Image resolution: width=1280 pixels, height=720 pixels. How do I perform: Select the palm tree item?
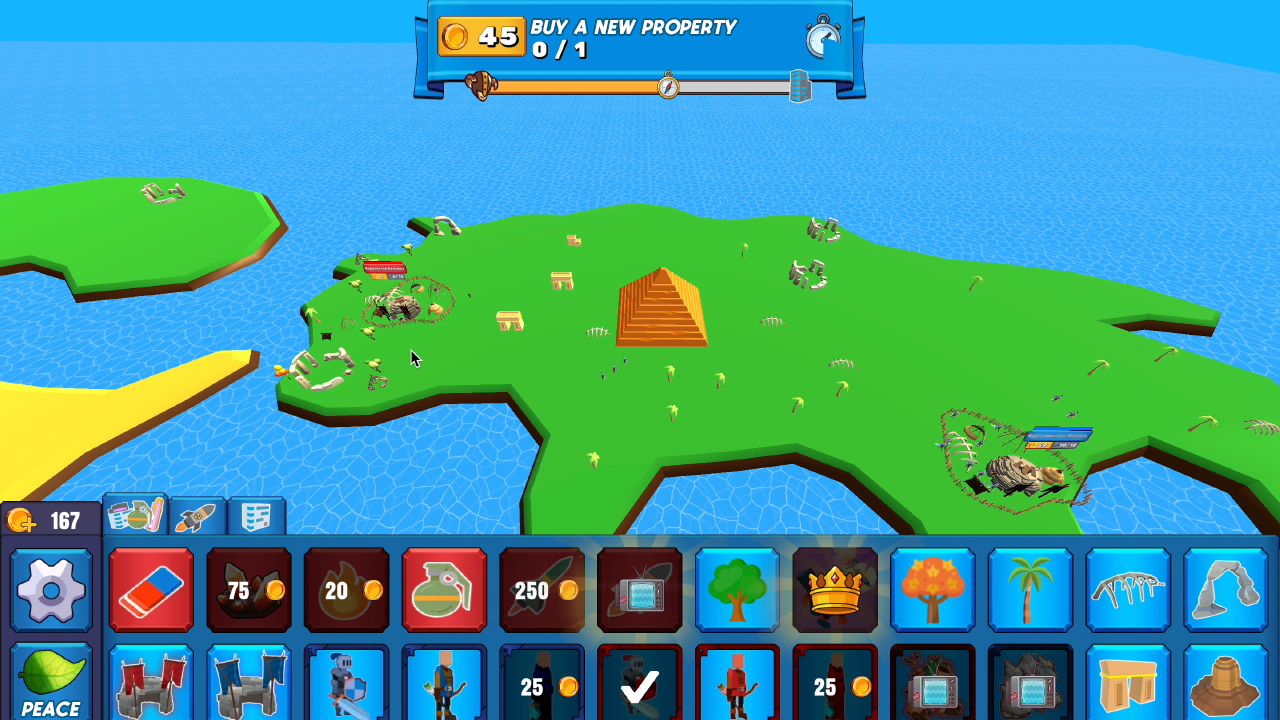[x=1030, y=591]
